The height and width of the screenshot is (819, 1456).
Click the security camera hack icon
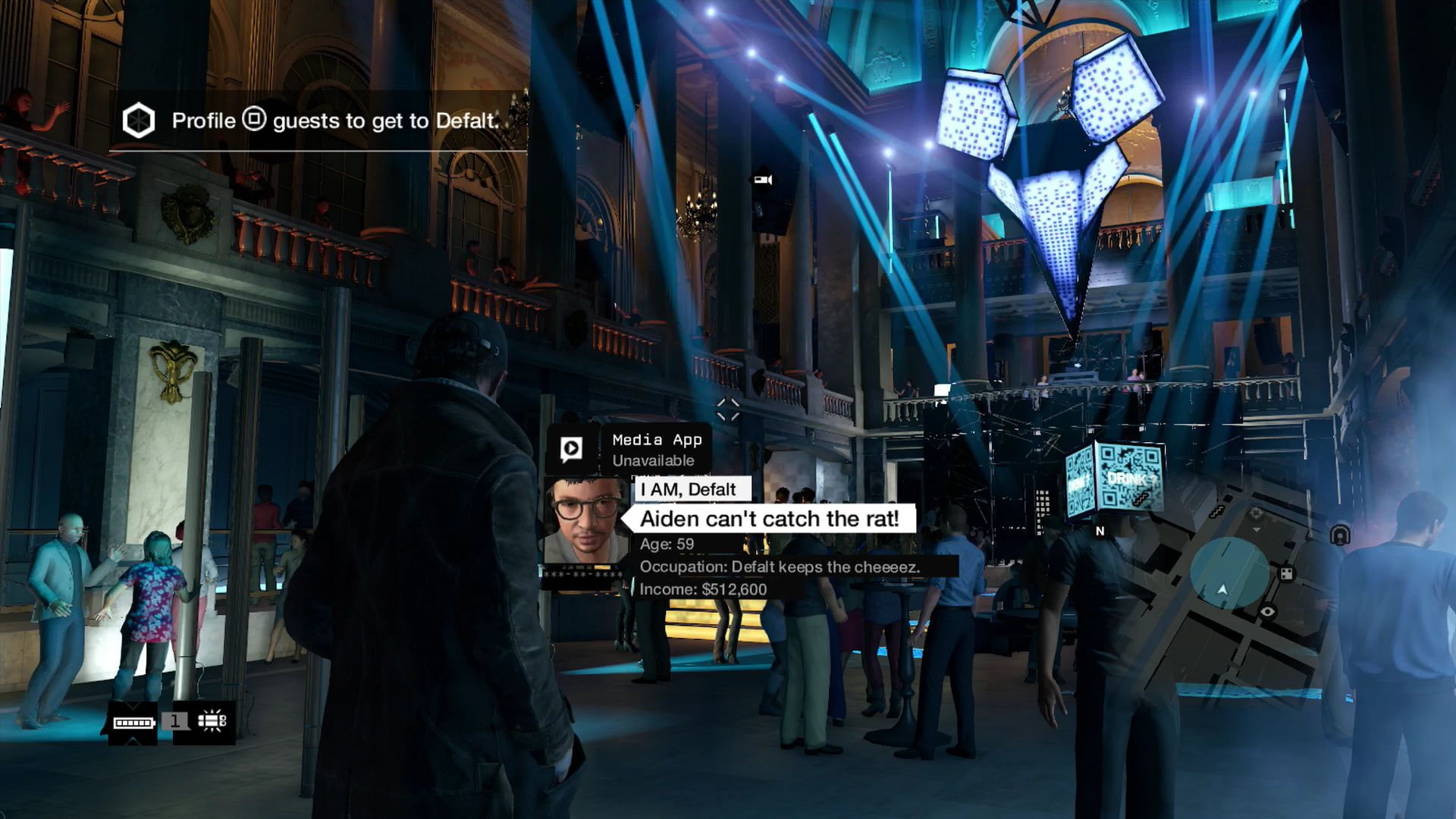pyautogui.click(x=762, y=180)
